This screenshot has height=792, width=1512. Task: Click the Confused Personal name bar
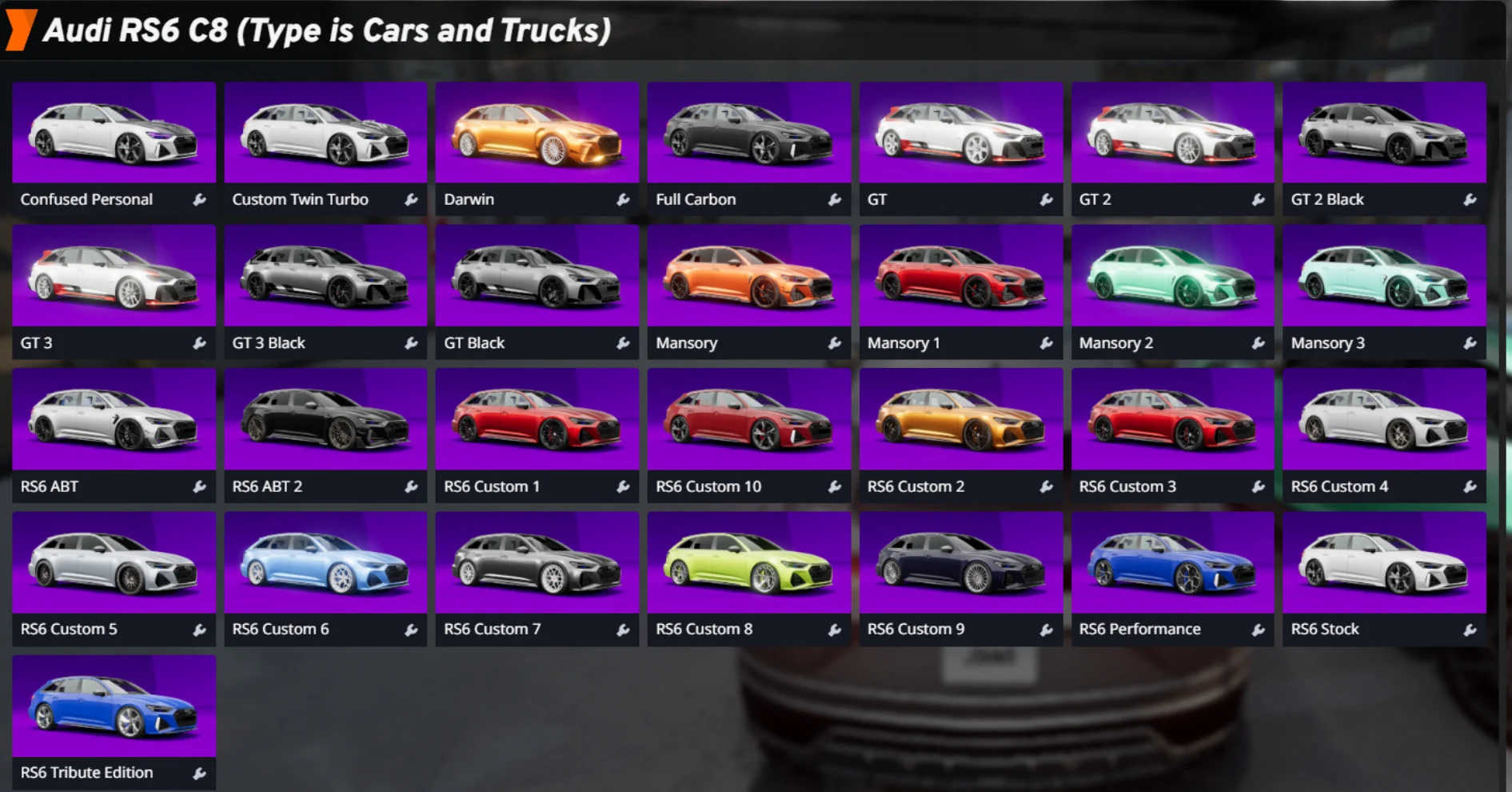click(x=87, y=199)
